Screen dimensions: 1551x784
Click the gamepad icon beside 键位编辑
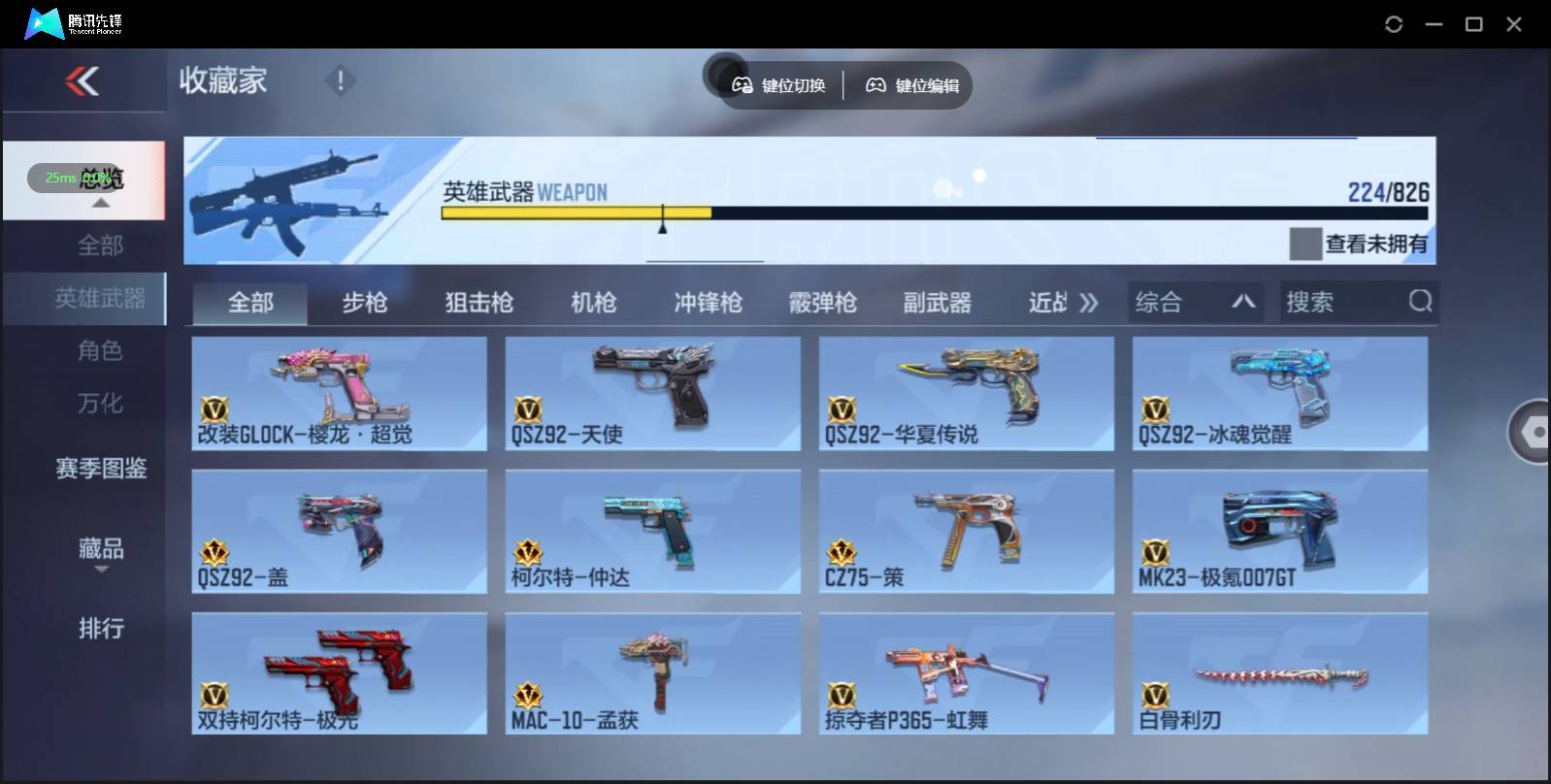[876, 85]
